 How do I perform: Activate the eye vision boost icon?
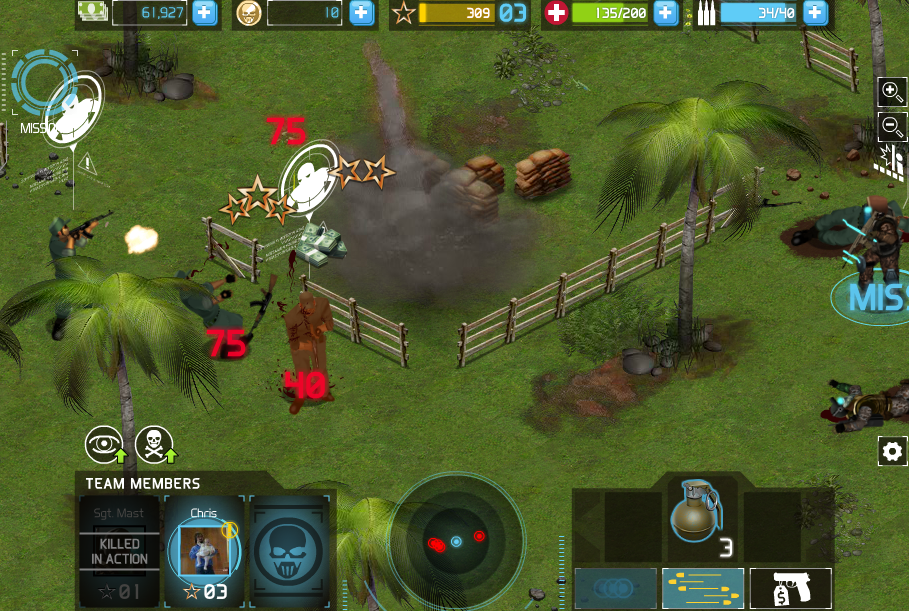(x=104, y=445)
